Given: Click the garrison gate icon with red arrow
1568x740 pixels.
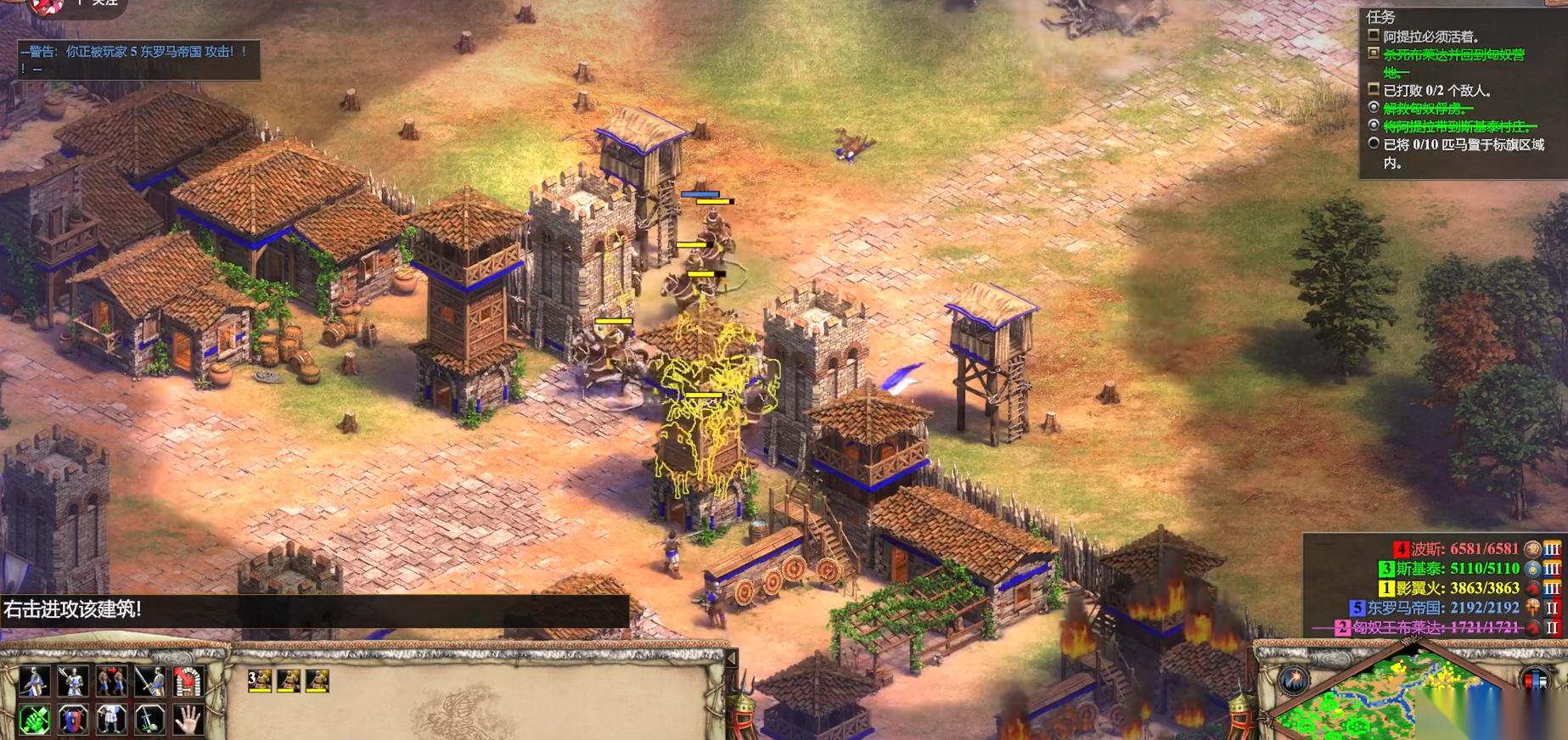Looking at the screenshot, I should (188, 681).
